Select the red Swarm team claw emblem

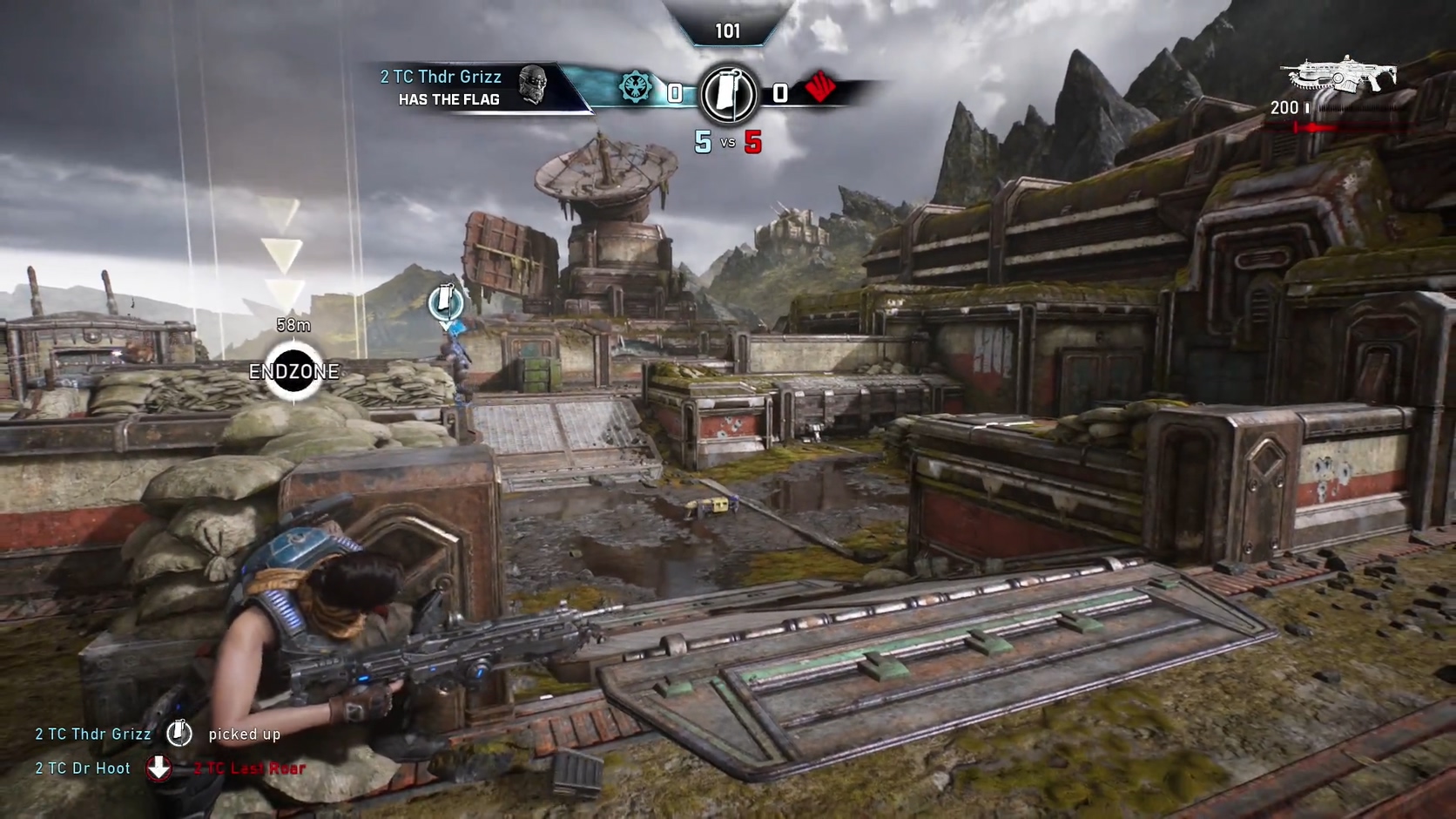pos(820,87)
